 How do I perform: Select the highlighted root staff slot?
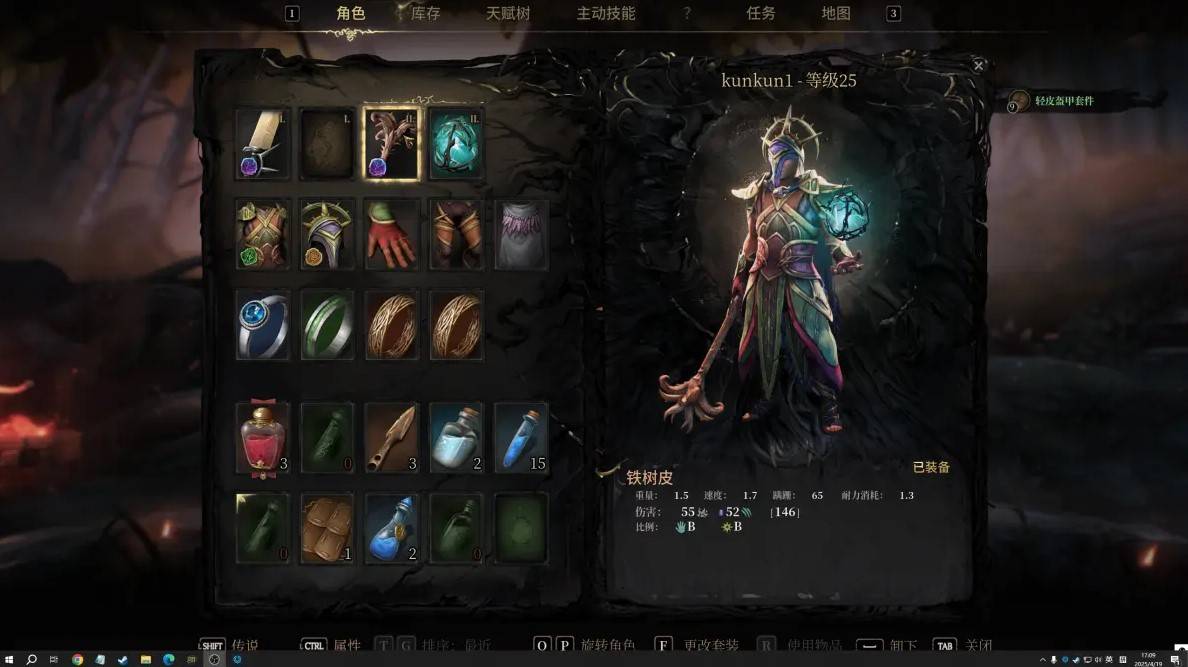coord(391,144)
